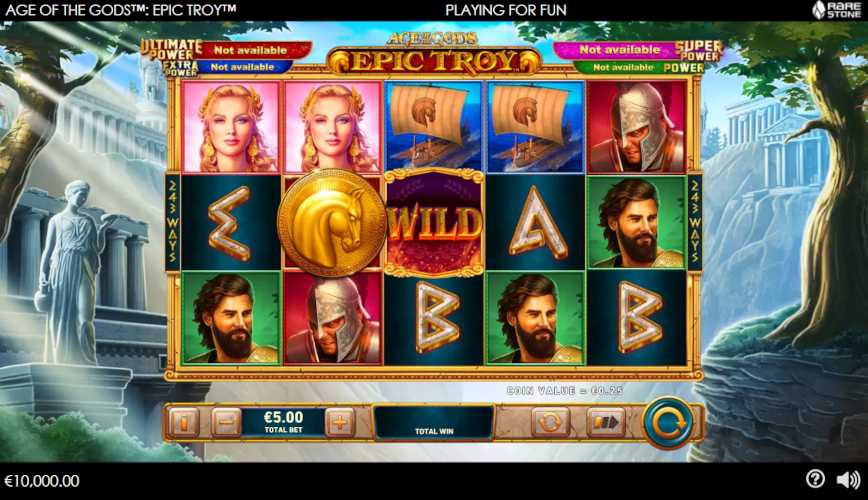
Task: Decrease total bet with the minus button
Action: point(226,423)
